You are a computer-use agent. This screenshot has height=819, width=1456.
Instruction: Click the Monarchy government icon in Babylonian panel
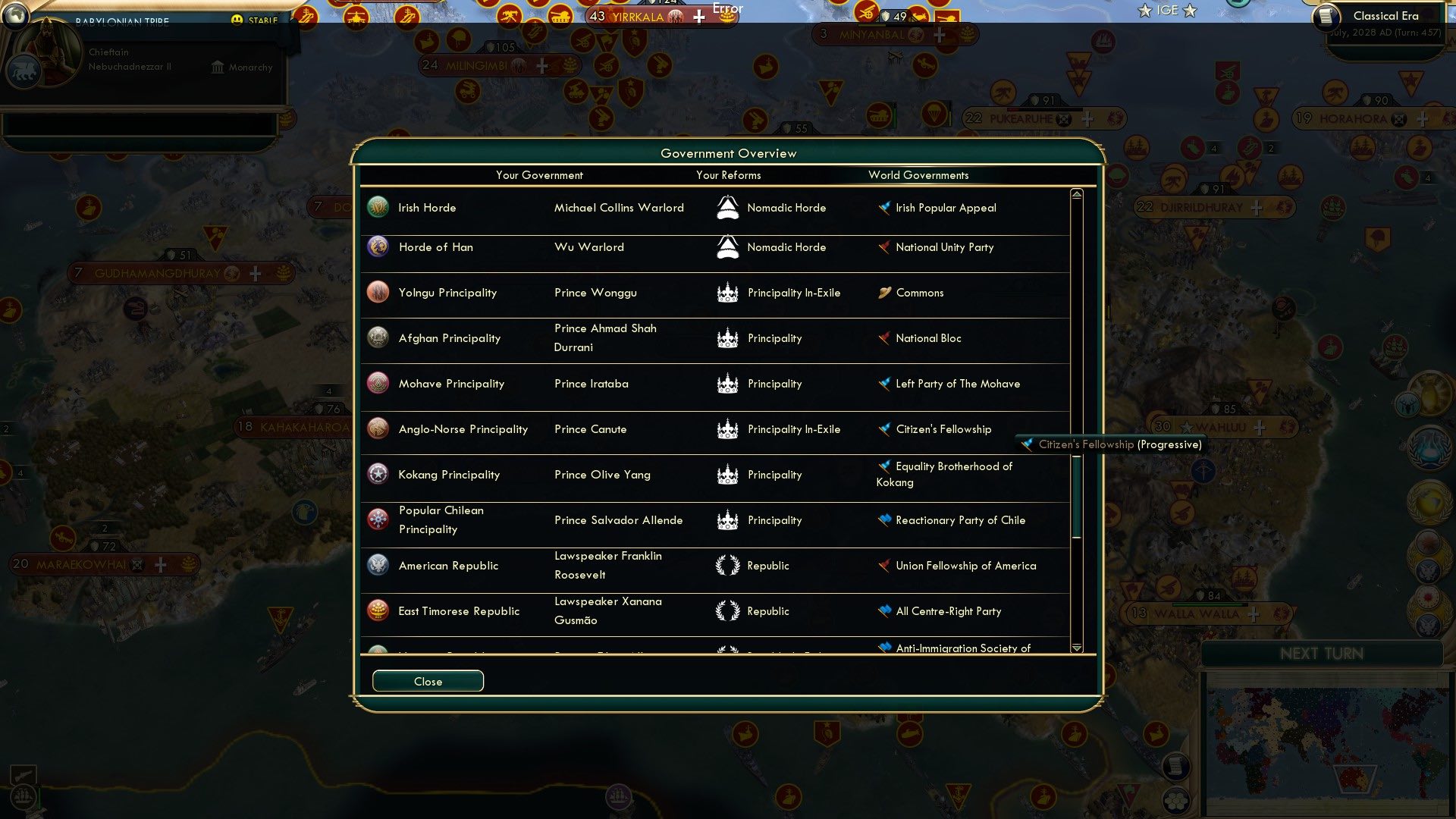click(x=217, y=67)
